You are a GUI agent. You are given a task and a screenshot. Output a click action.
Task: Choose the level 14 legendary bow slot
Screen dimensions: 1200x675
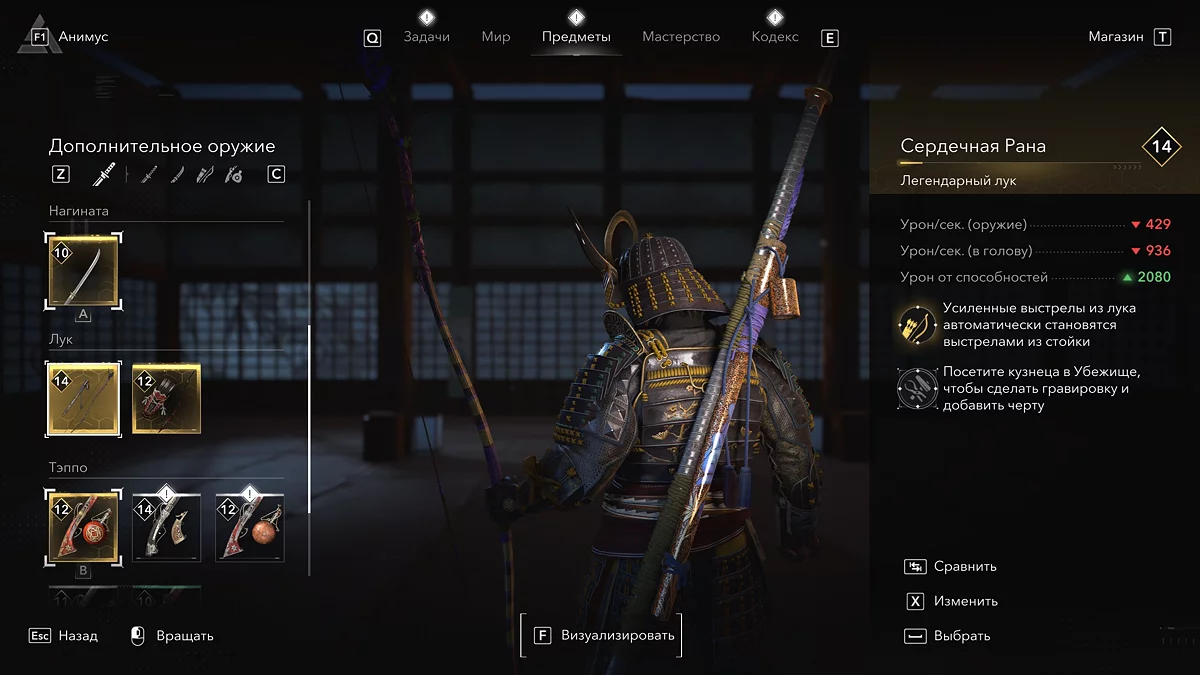[x=84, y=398]
